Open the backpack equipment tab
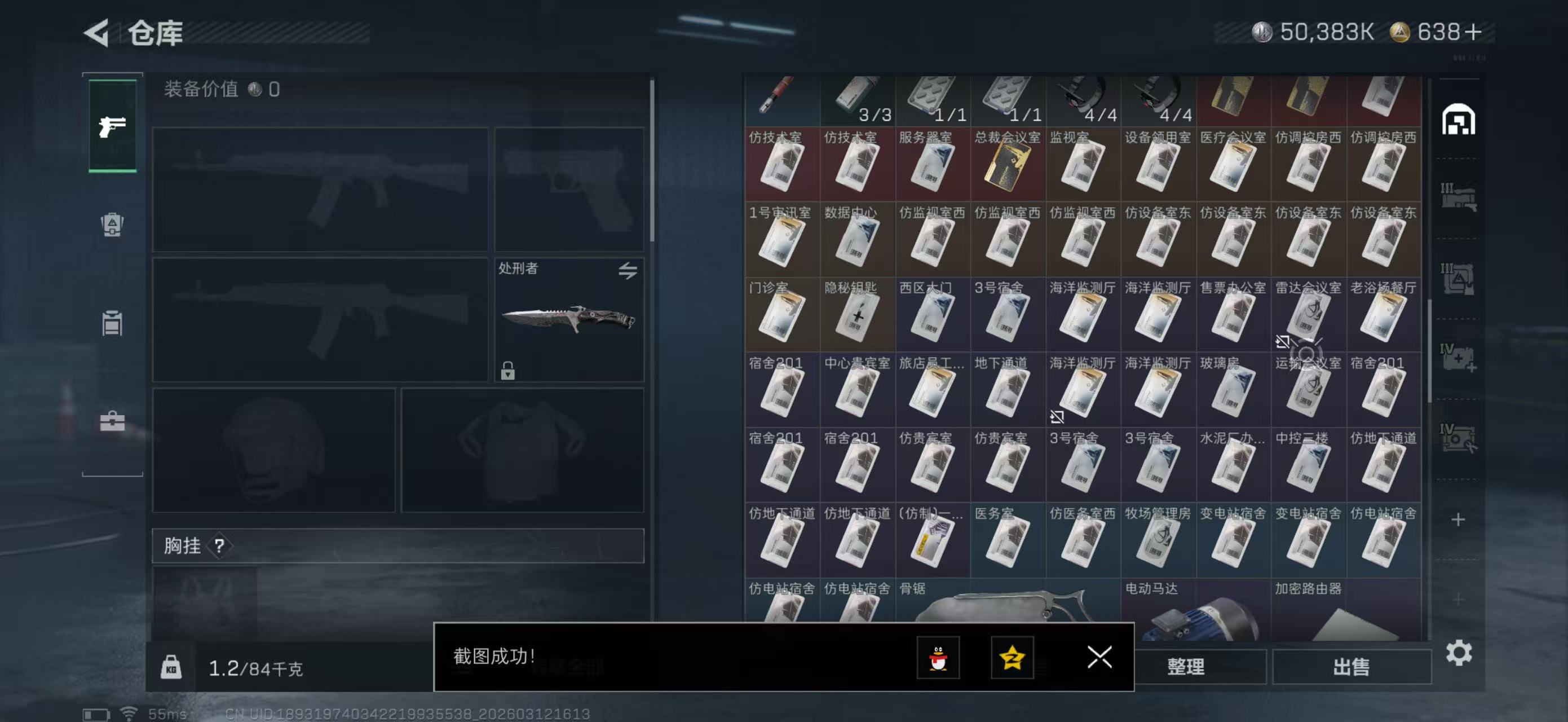 point(113,224)
